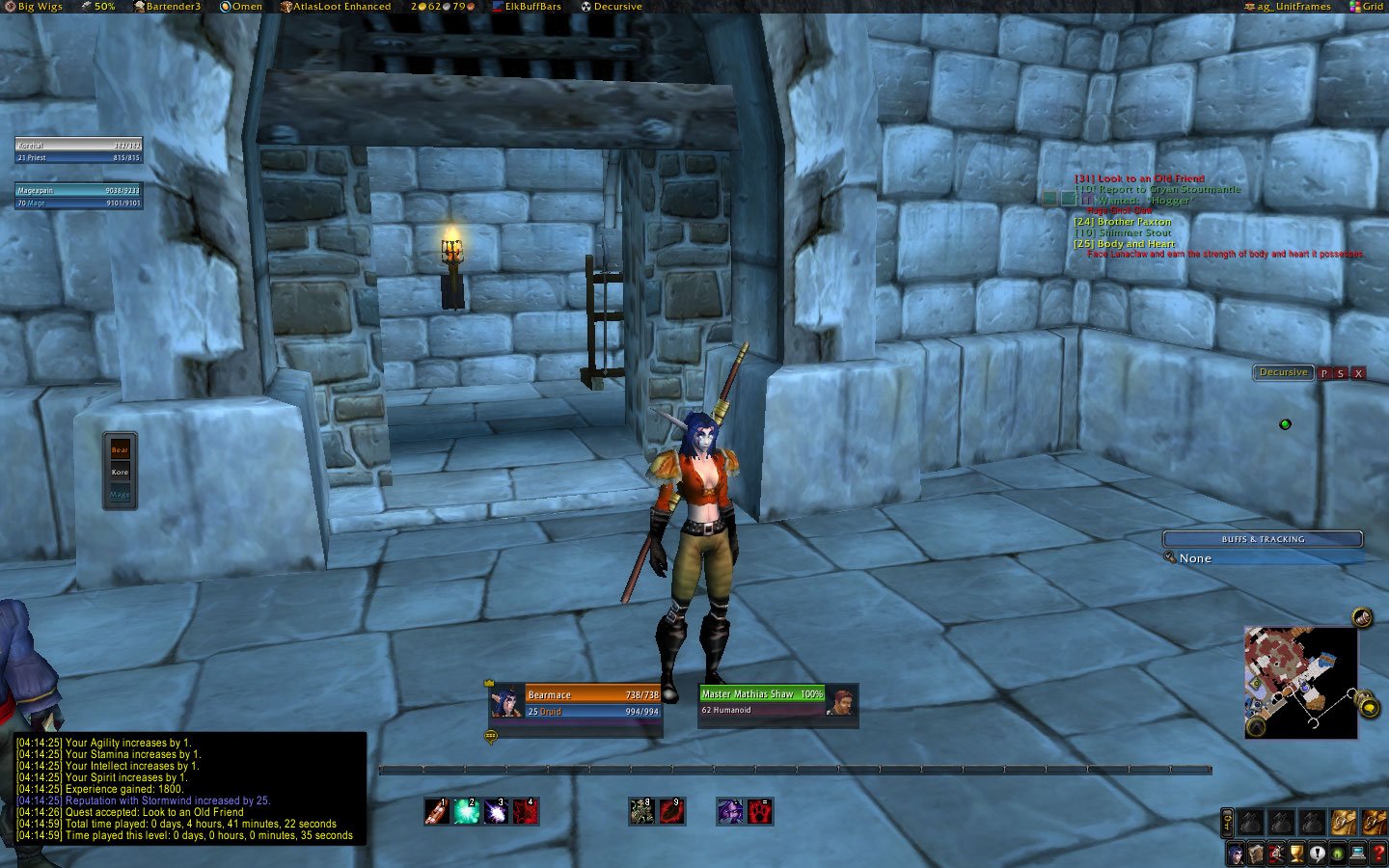This screenshot has height=868, width=1389.
Task: Activate the red paw shapeshift ability
Action: click(x=760, y=811)
